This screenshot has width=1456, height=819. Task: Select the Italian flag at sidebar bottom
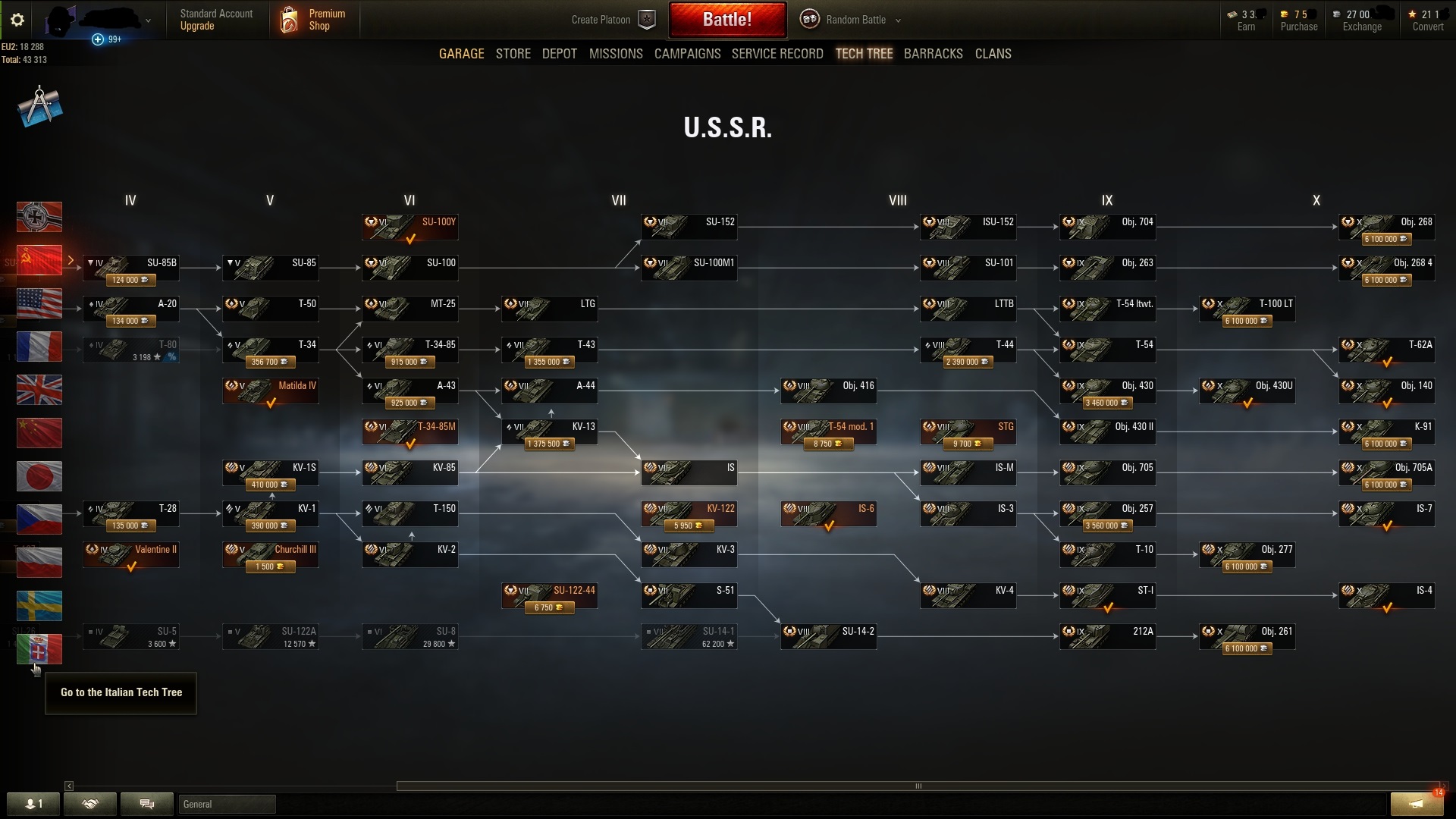click(39, 649)
